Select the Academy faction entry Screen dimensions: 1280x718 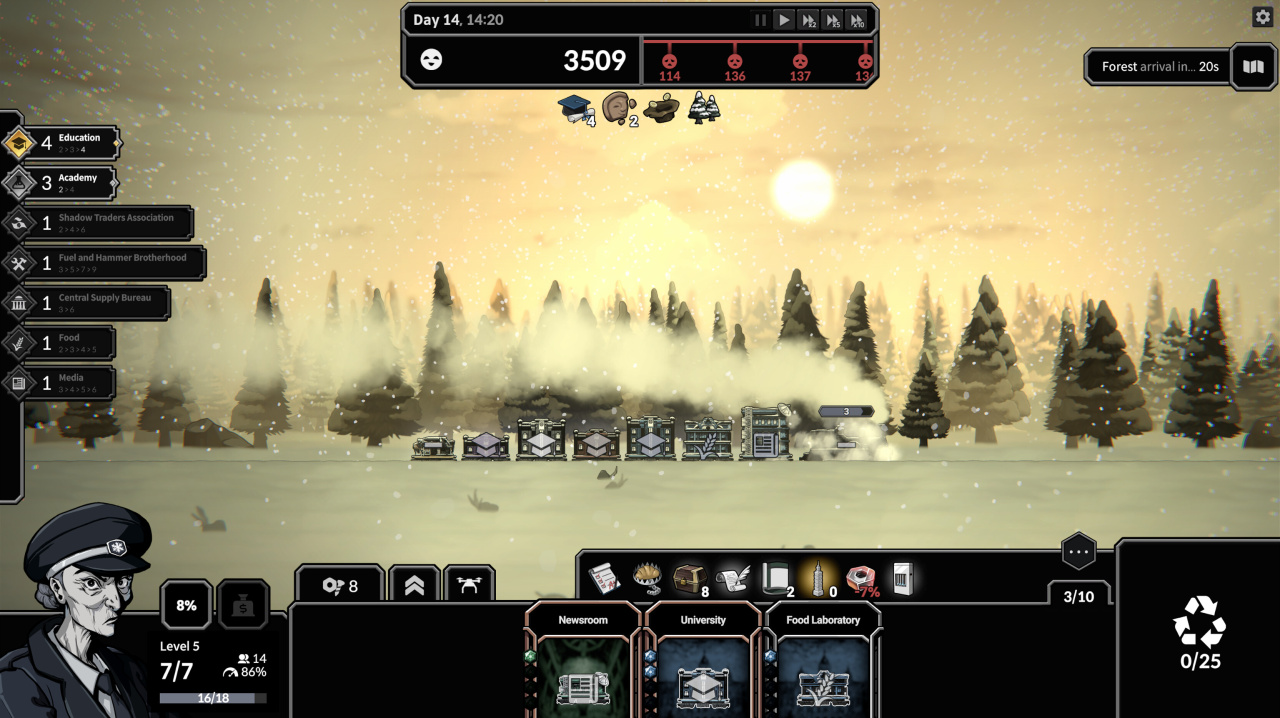[60, 183]
